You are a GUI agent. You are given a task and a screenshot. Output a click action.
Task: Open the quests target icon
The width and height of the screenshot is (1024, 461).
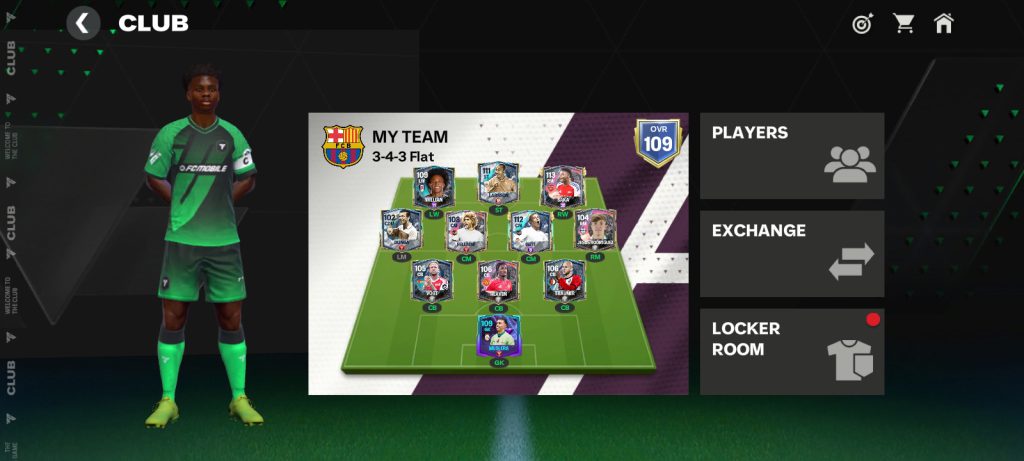[862, 23]
